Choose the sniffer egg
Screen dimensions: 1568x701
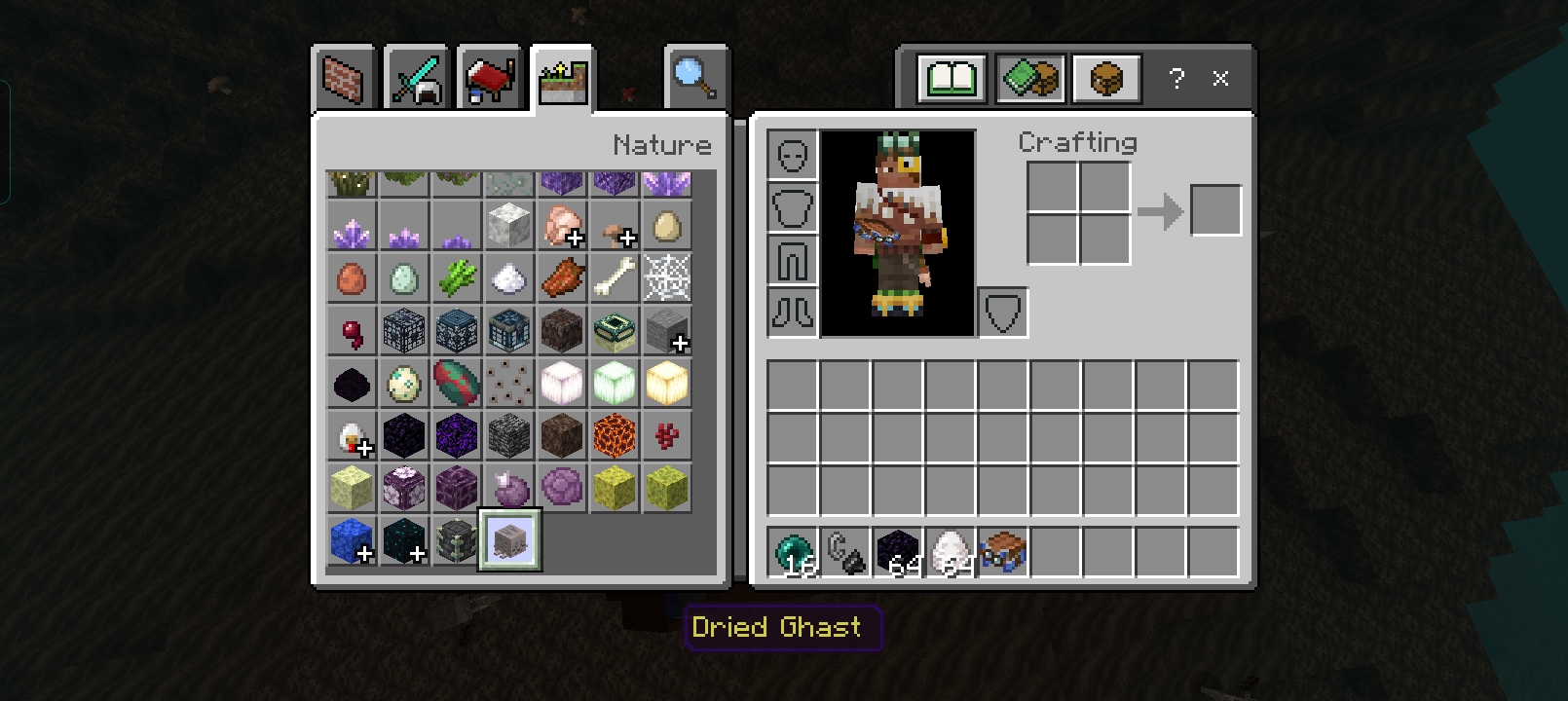click(457, 384)
